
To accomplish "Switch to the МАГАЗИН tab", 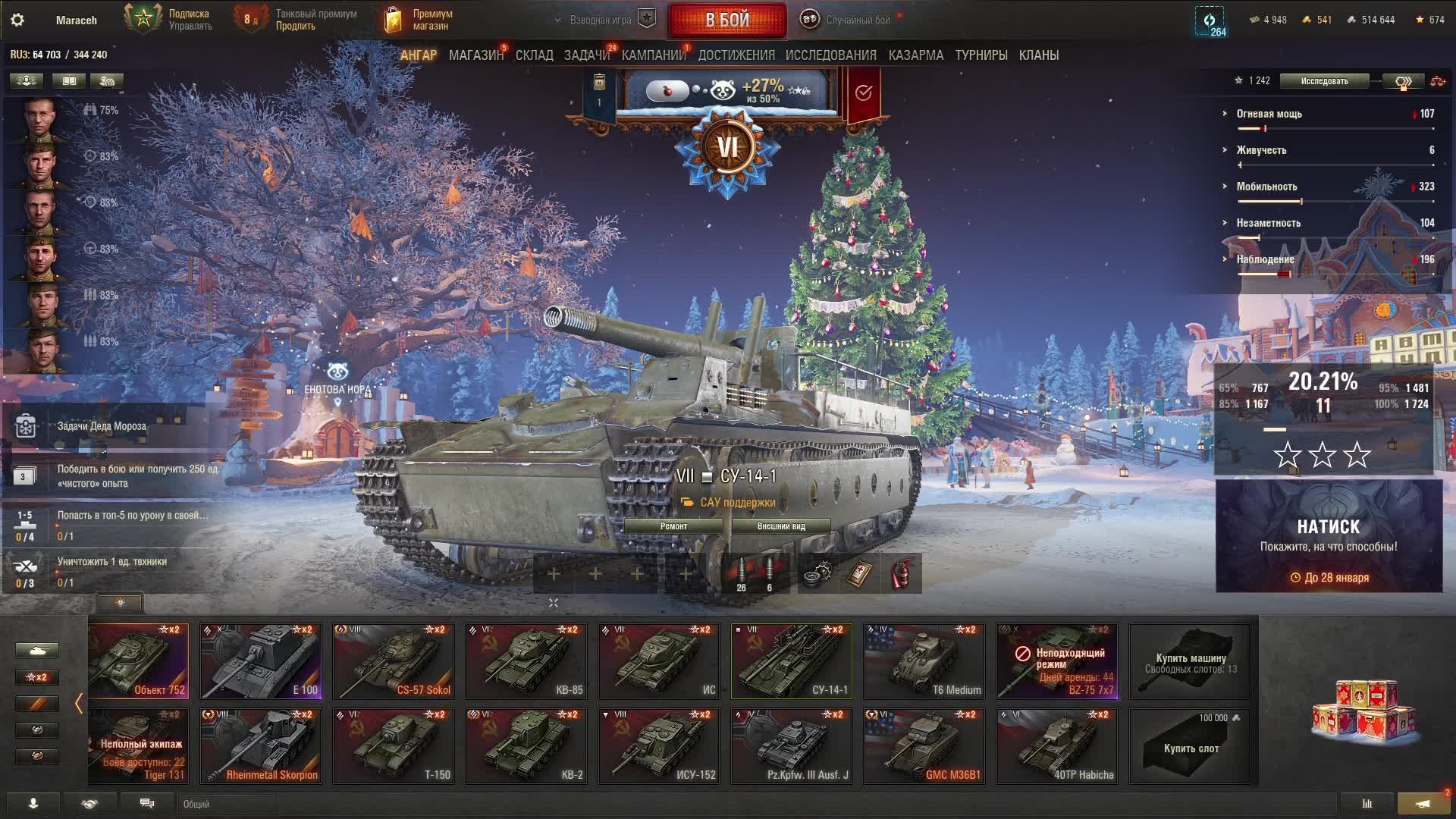I will [475, 55].
